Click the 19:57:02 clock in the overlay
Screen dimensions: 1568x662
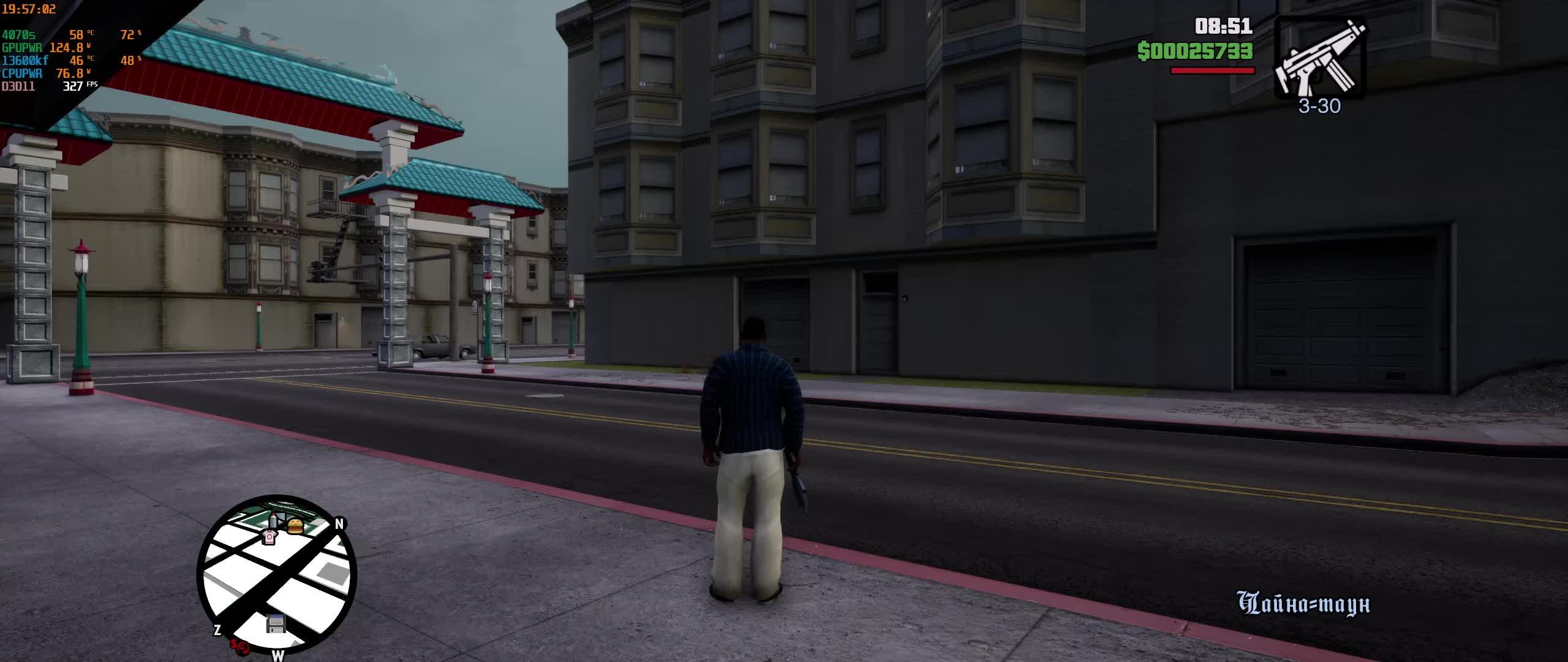[x=29, y=9]
